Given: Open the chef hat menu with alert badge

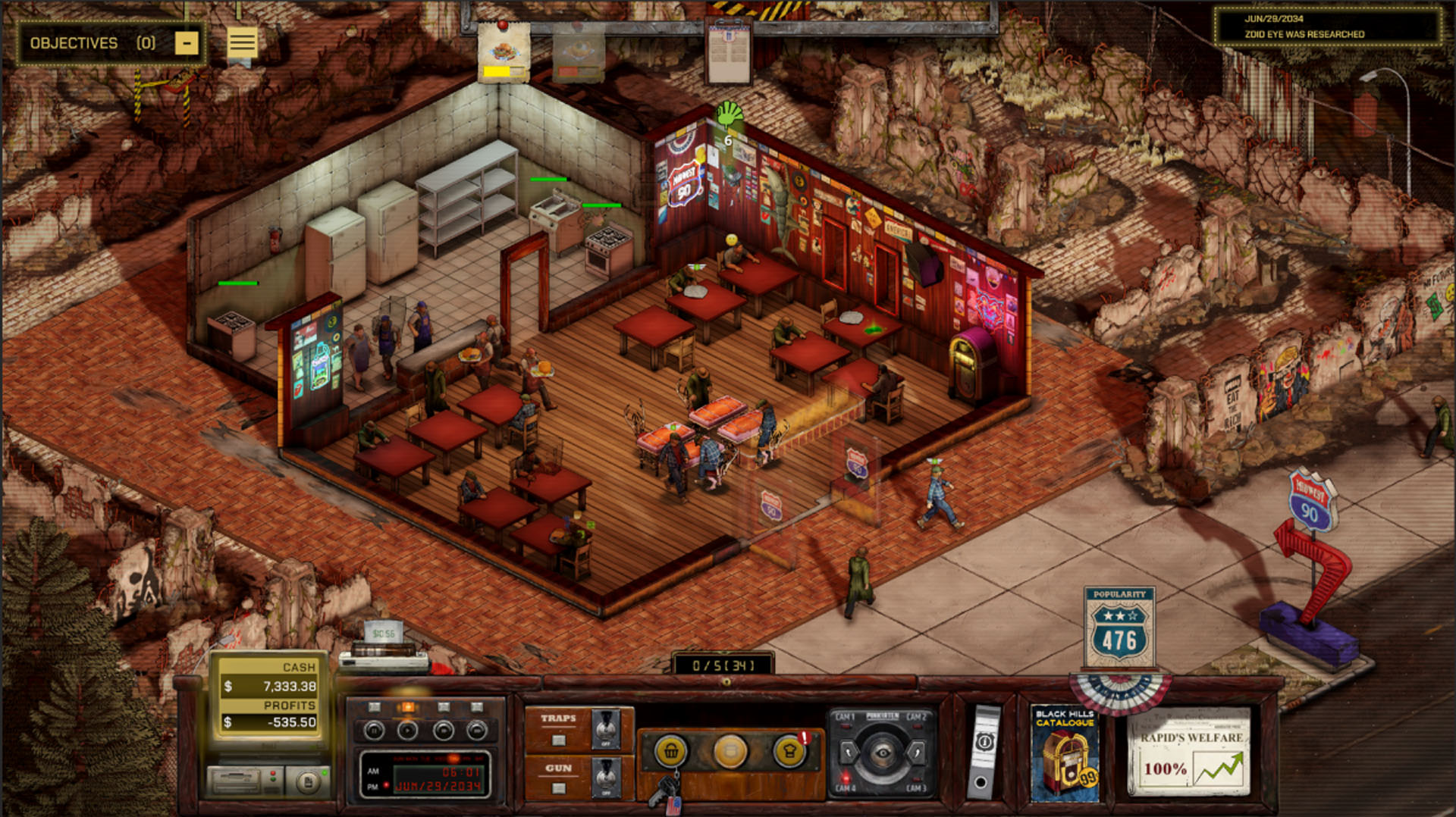Looking at the screenshot, I should click(x=789, y=752).
